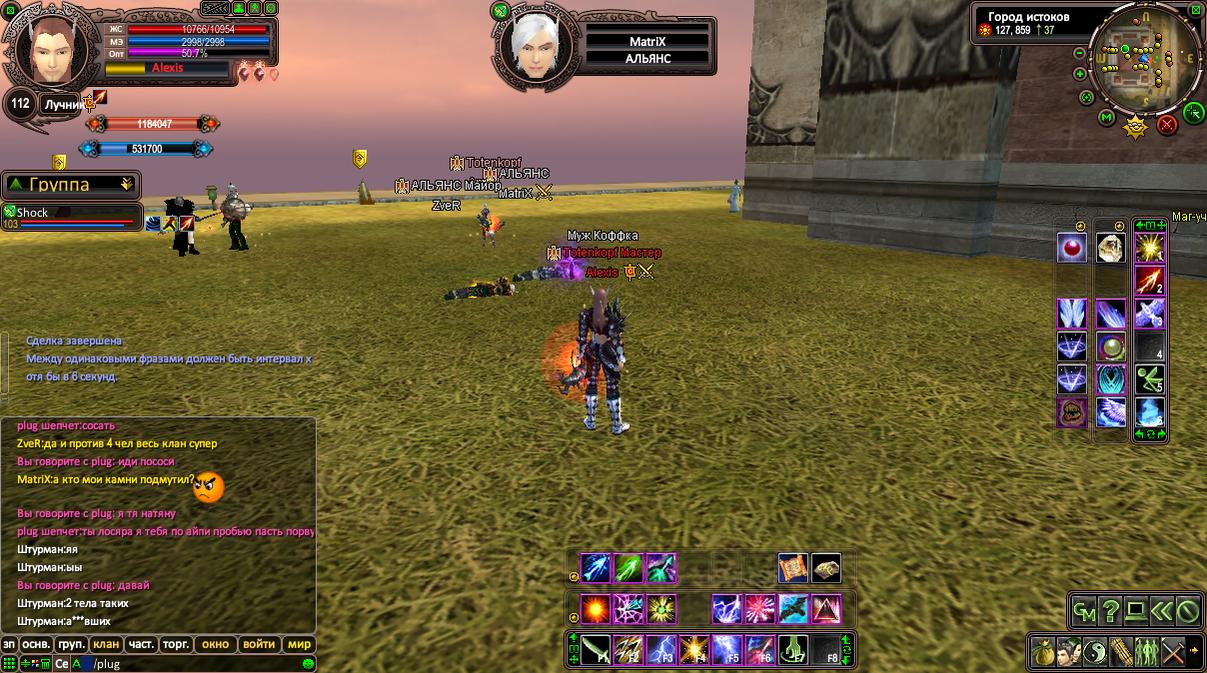Select the мир chat tab

299,644
